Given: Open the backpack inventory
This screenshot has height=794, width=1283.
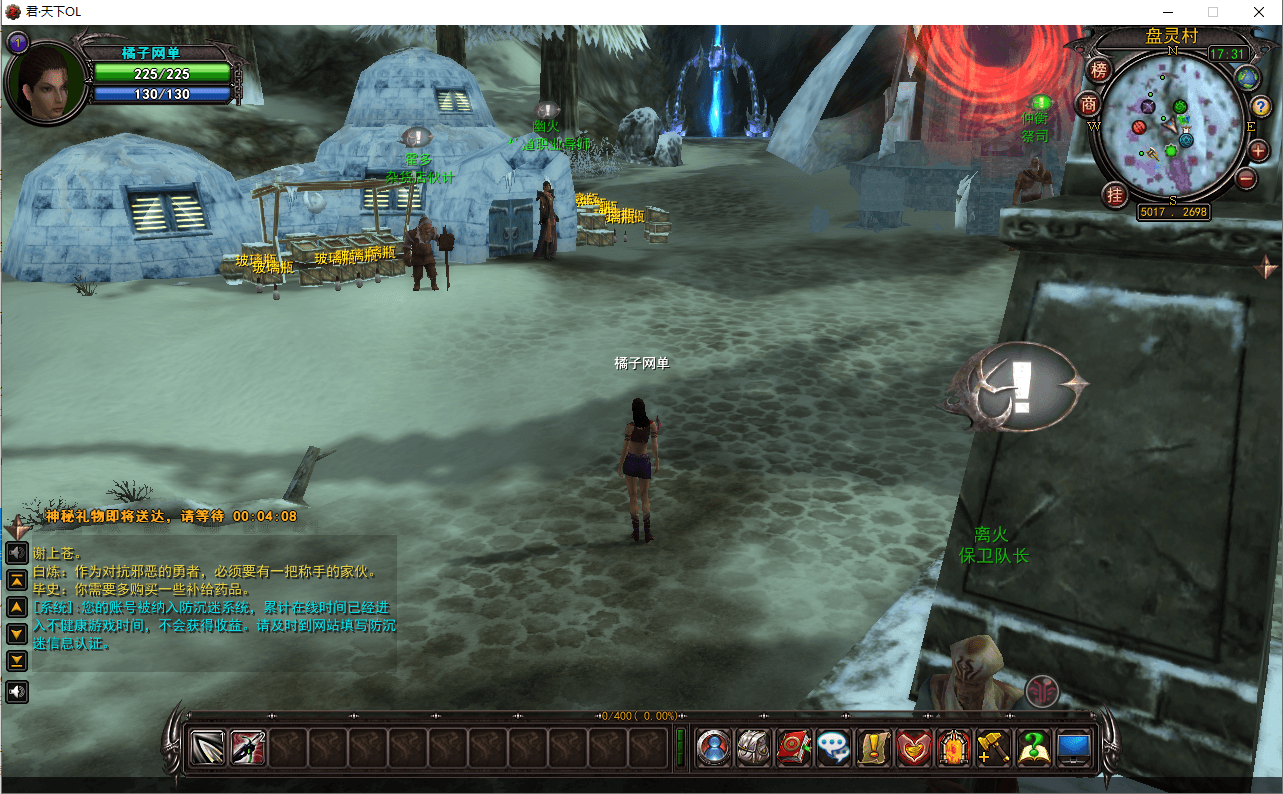Looking at the screenshot, I should [x=754, y=748].
